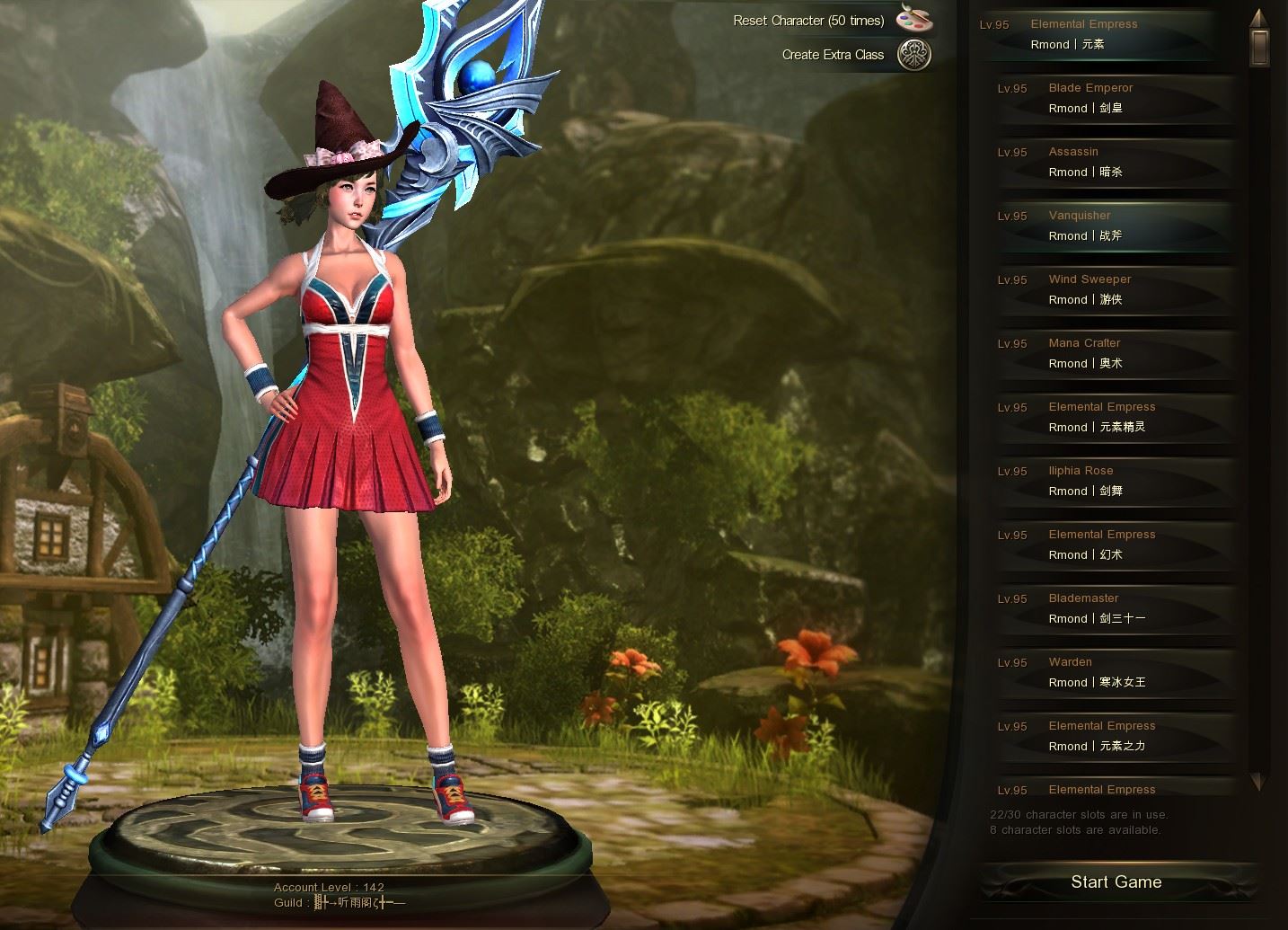
Task: Open Create Extra Class
Action: coord(913,55)
